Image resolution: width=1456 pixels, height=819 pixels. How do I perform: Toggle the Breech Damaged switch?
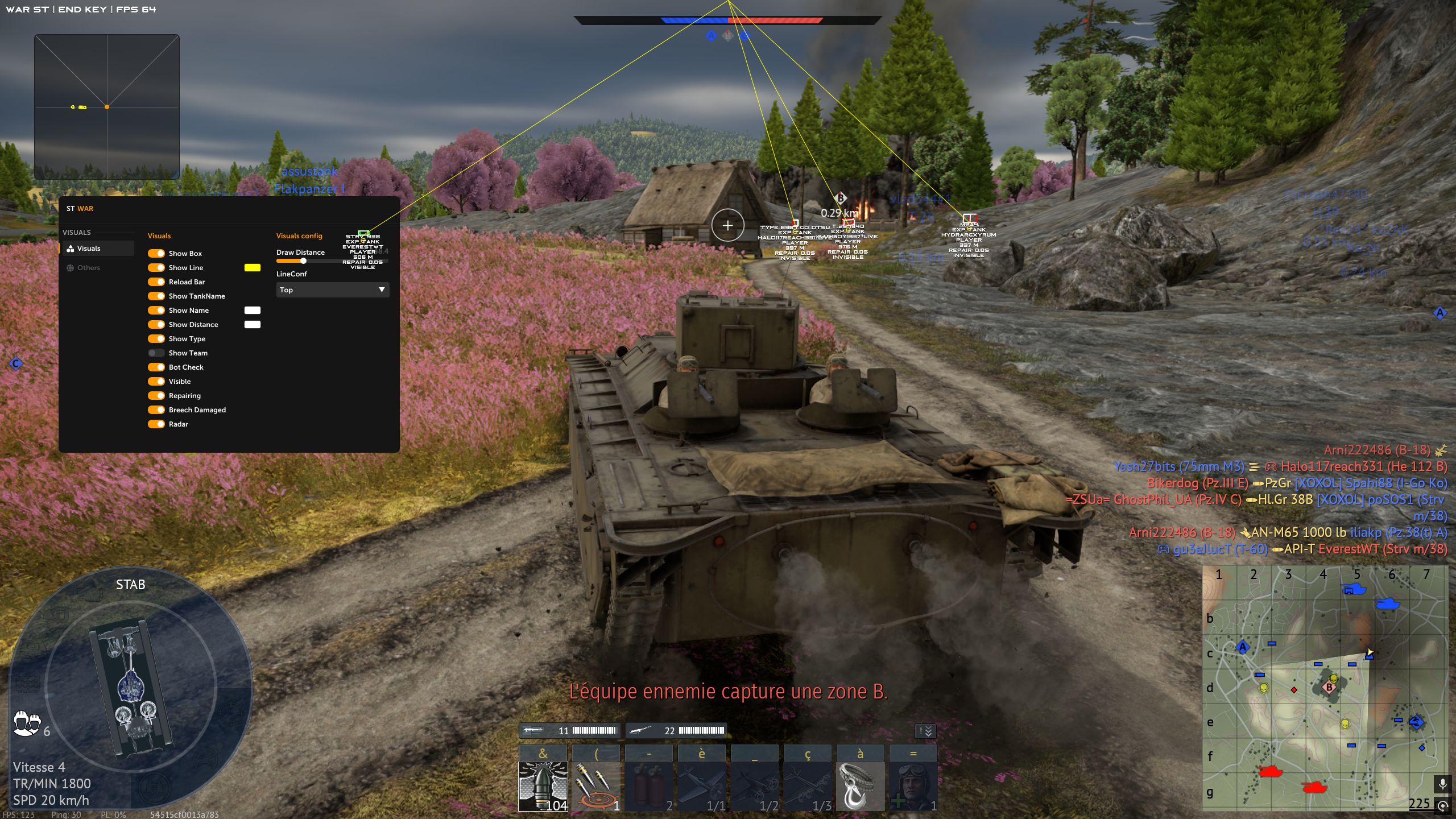pyautogui.click(x=156, y=410)
